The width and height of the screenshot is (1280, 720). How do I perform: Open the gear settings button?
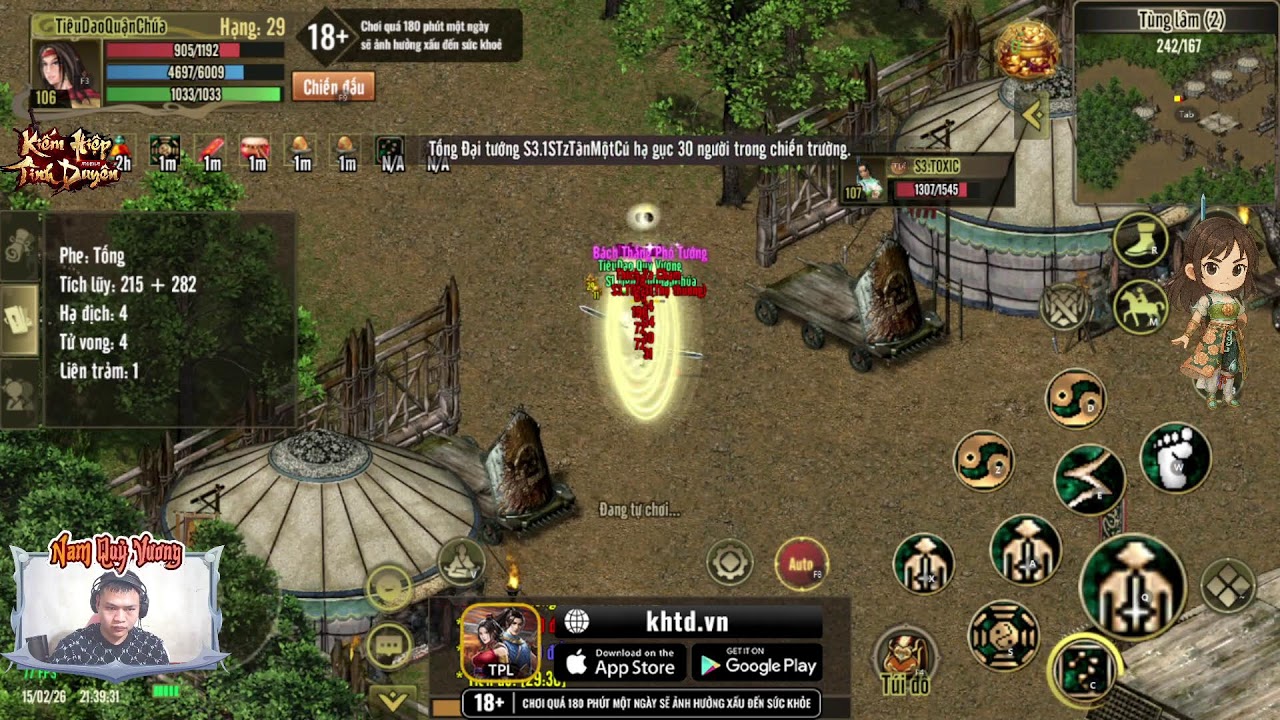(x=730, y=562)
